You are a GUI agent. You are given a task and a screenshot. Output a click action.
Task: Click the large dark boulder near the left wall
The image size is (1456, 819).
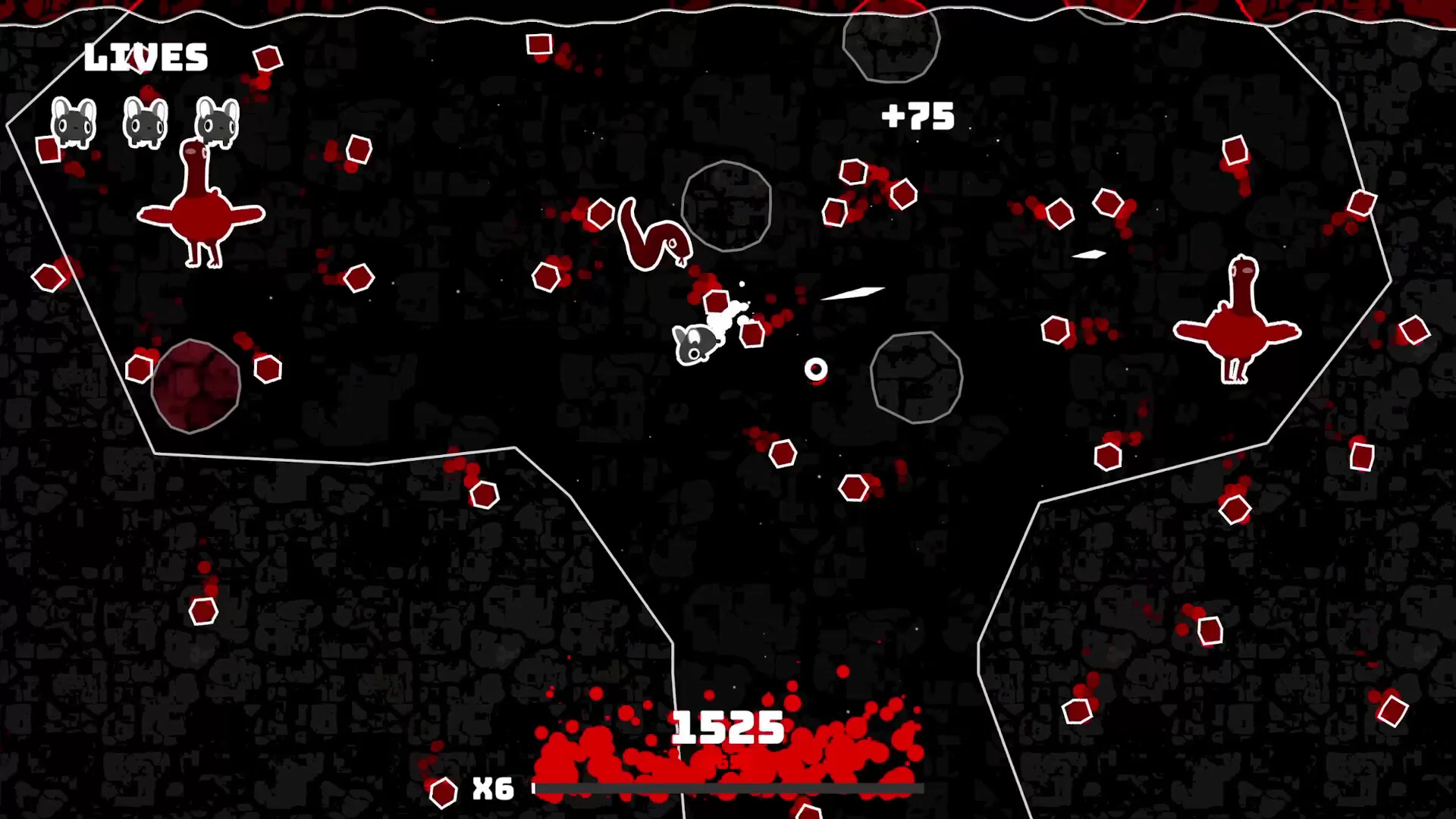tap(196, 385)
